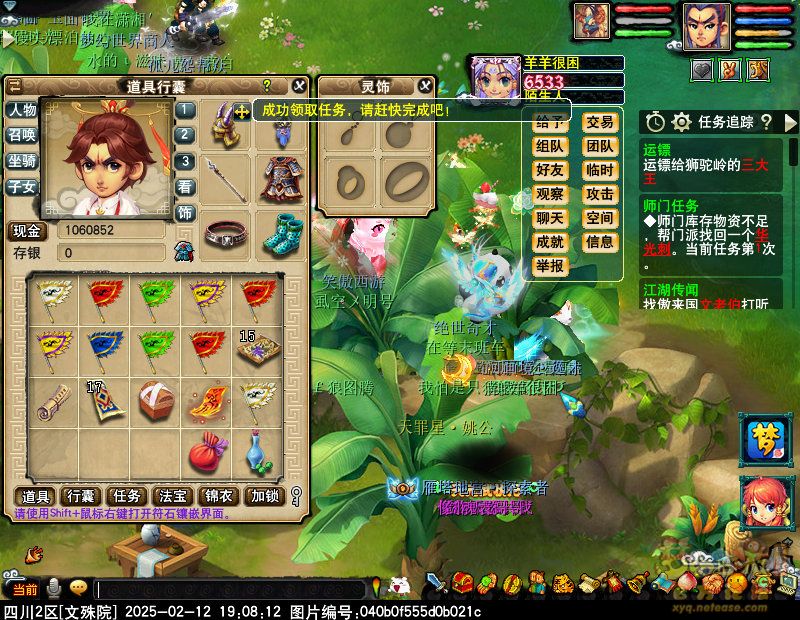Show the 行囊 bag page
Image resolution: width=800 pixels, height=620 pixels.
click(81, 496)
